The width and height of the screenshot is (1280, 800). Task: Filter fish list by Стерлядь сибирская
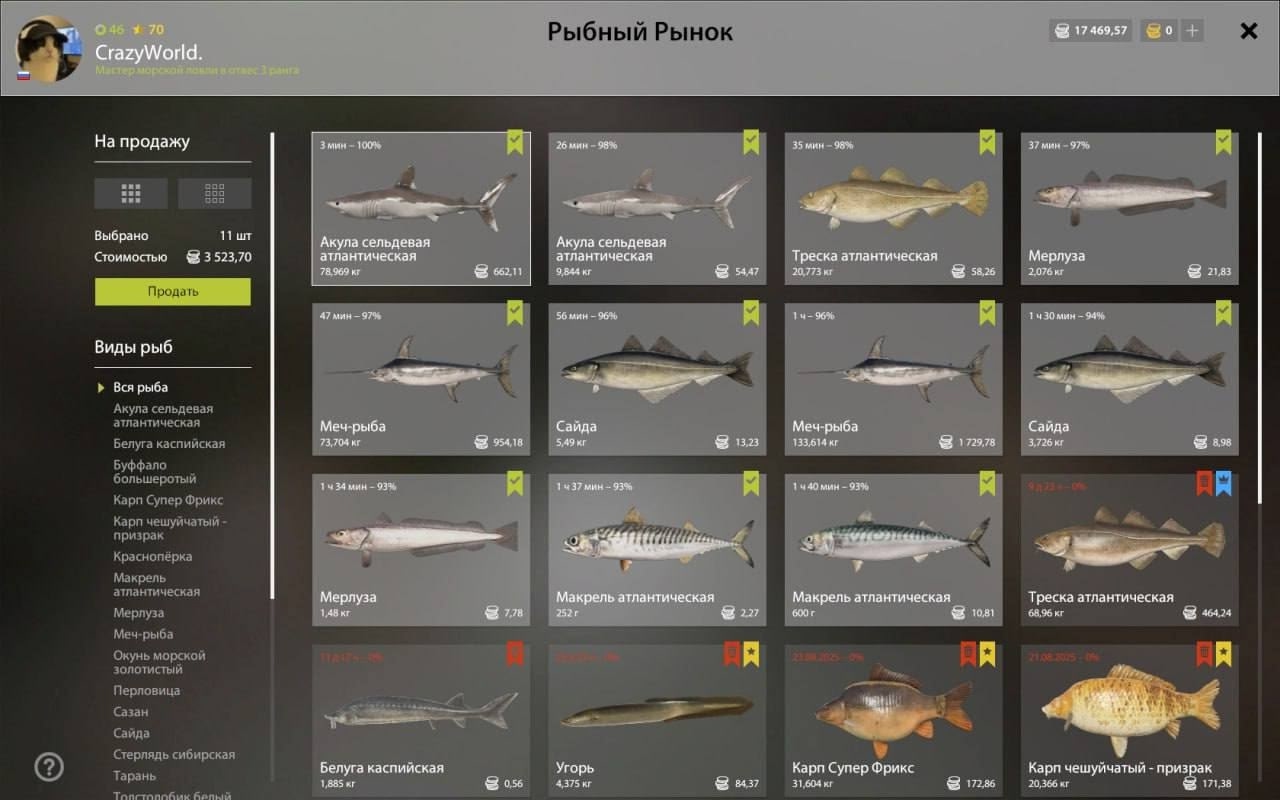(174, 755)
